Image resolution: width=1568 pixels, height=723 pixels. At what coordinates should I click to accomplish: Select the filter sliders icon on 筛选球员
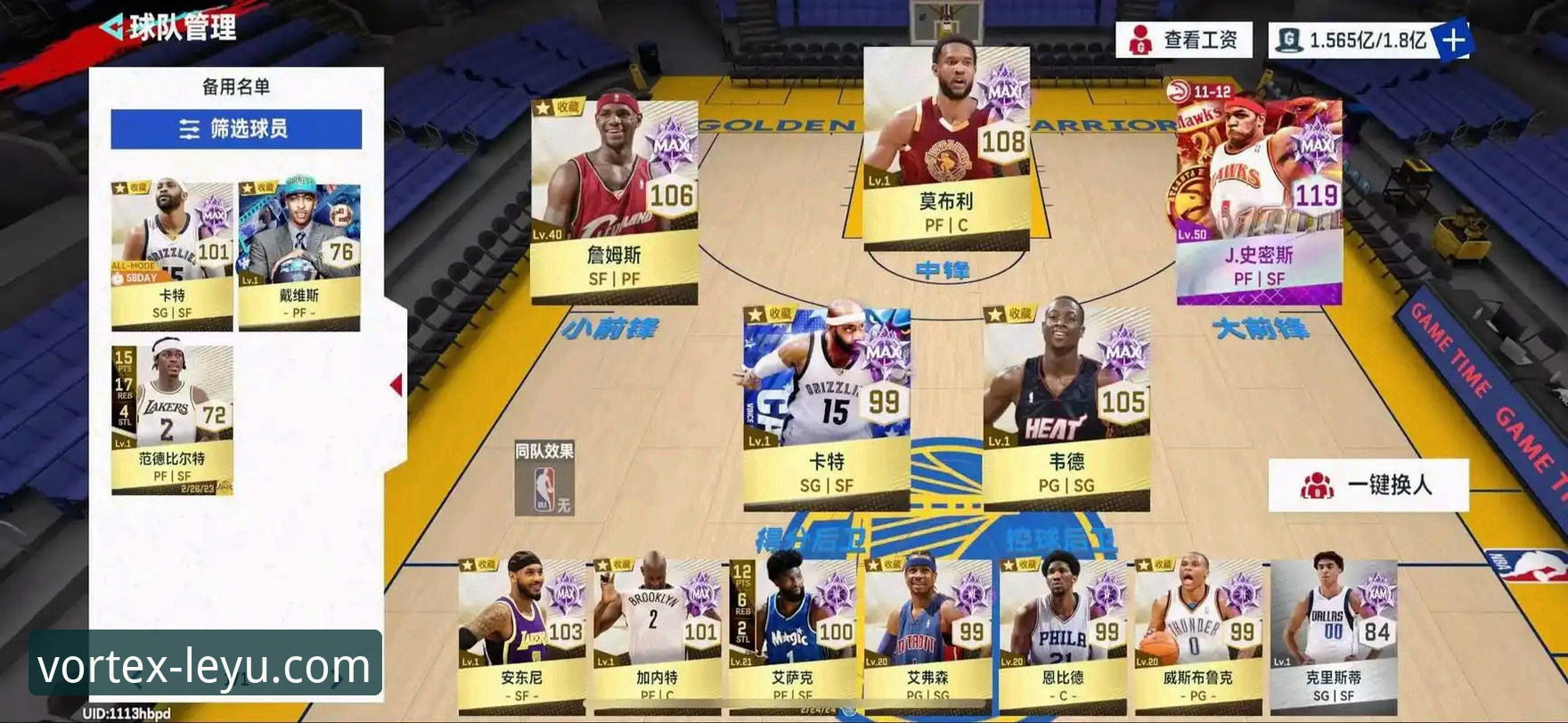click(188, 129)
